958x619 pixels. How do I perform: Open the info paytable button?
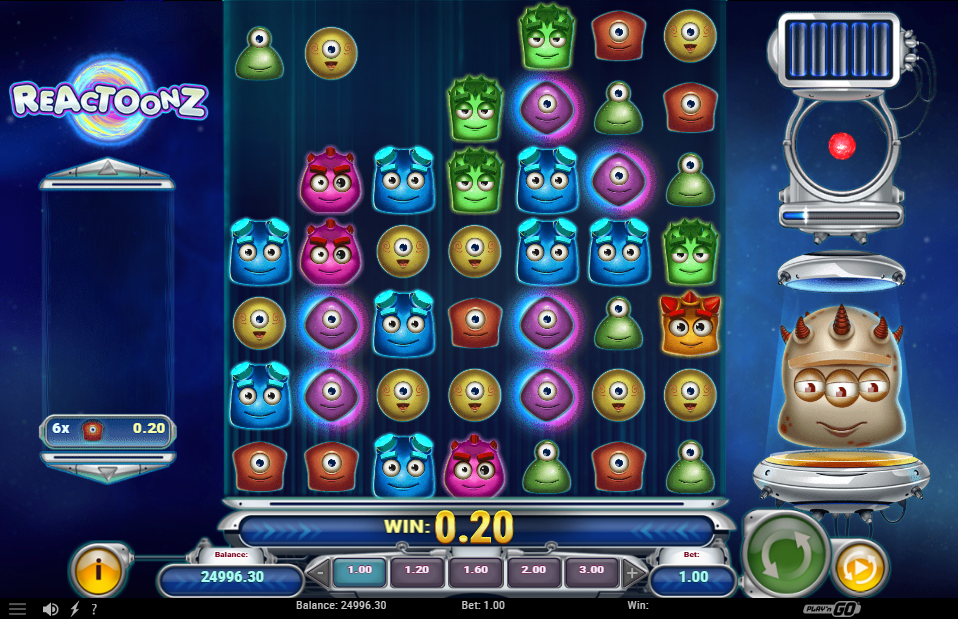click(98, 569)
